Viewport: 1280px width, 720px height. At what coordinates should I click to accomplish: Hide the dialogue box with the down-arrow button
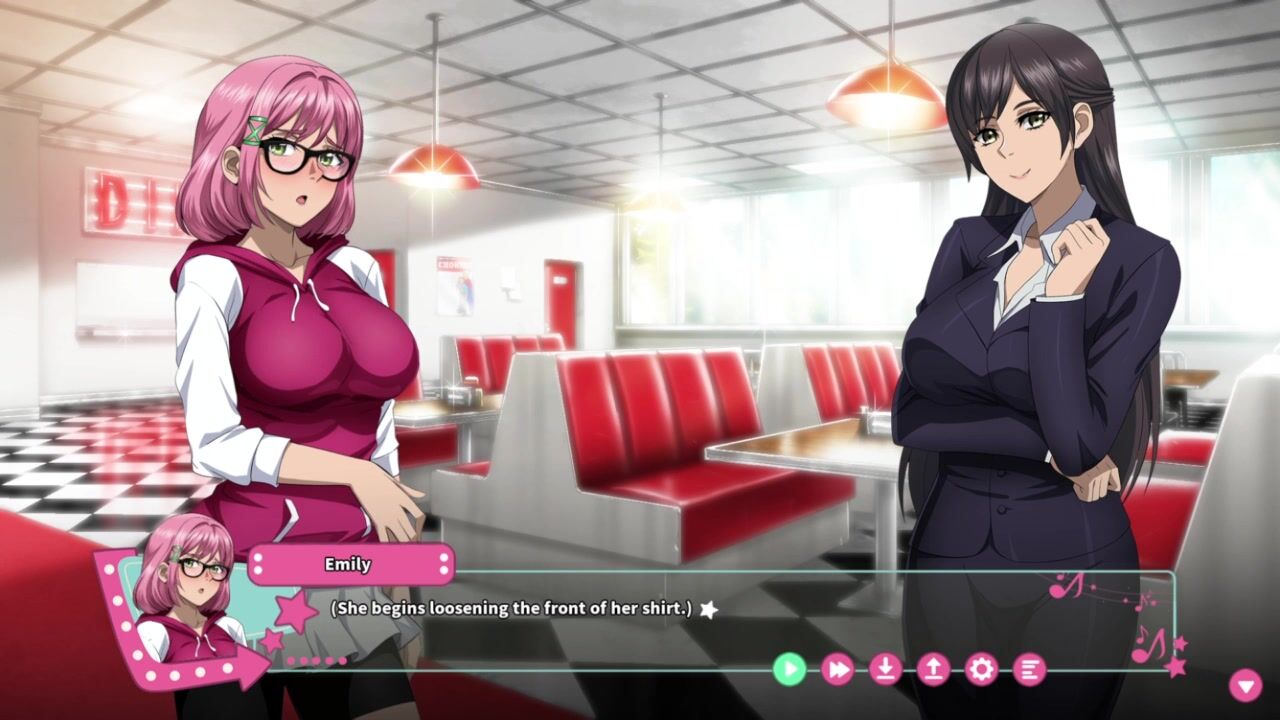click(x=1245, y=685)
